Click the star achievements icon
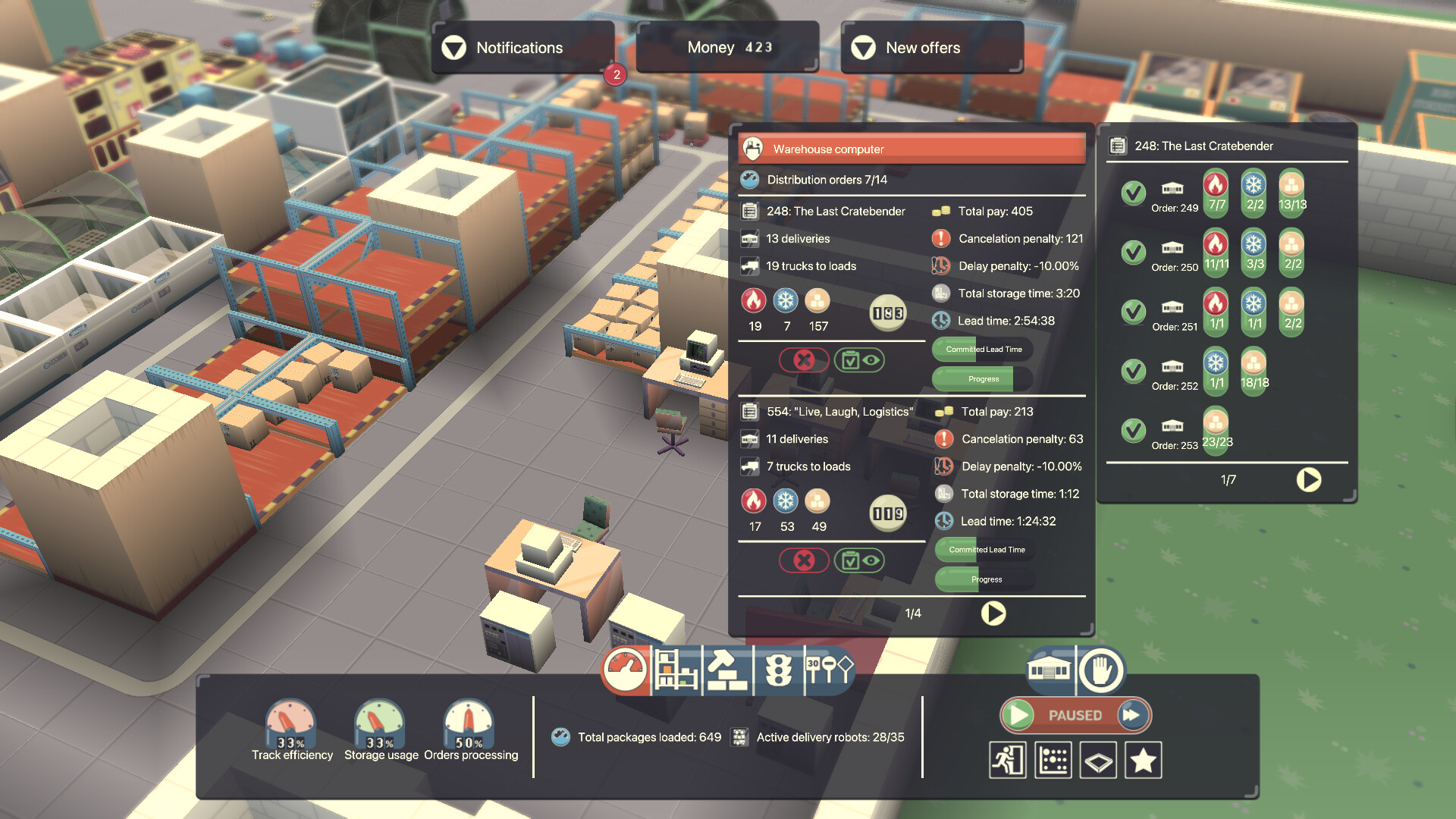The height and width of the screenshot is (819, 1456). click(x=1143, y=760)
